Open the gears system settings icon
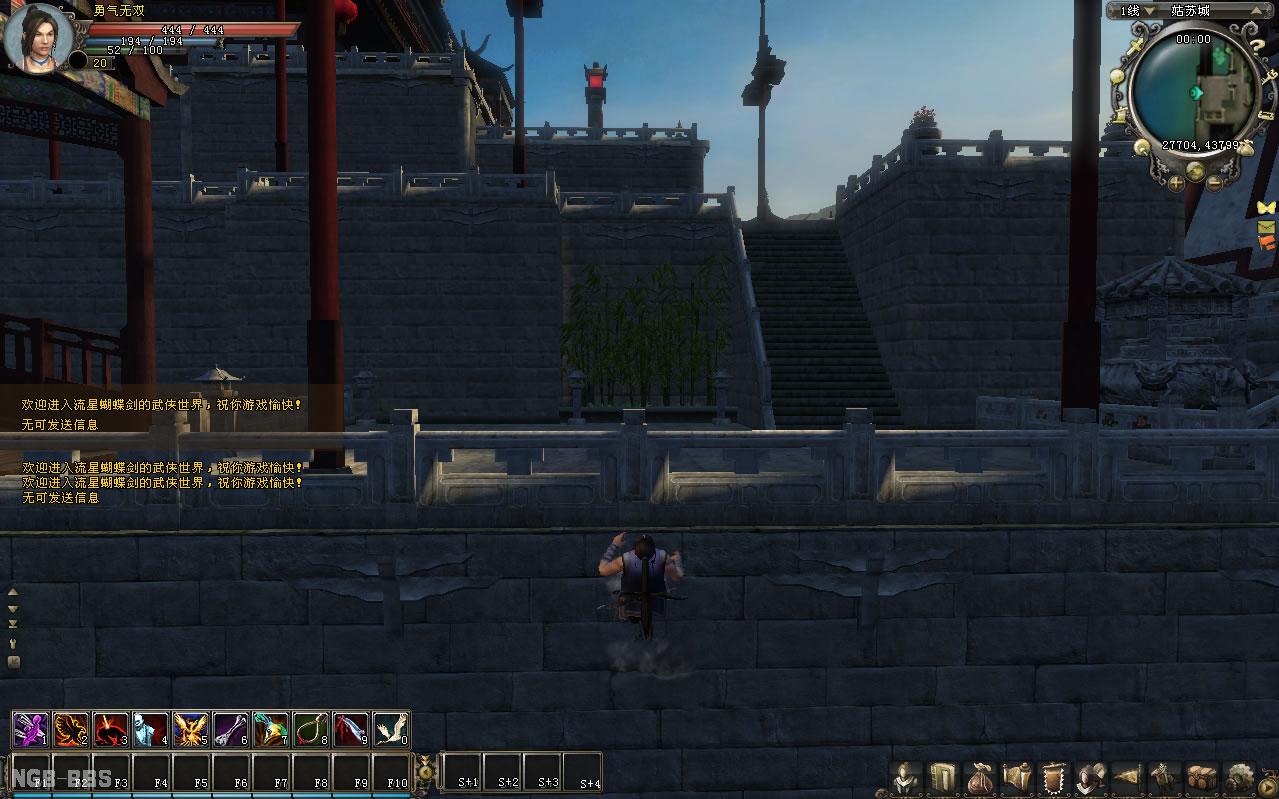The width and height of the screenshot is (1279, 799). coord(1240,777)
